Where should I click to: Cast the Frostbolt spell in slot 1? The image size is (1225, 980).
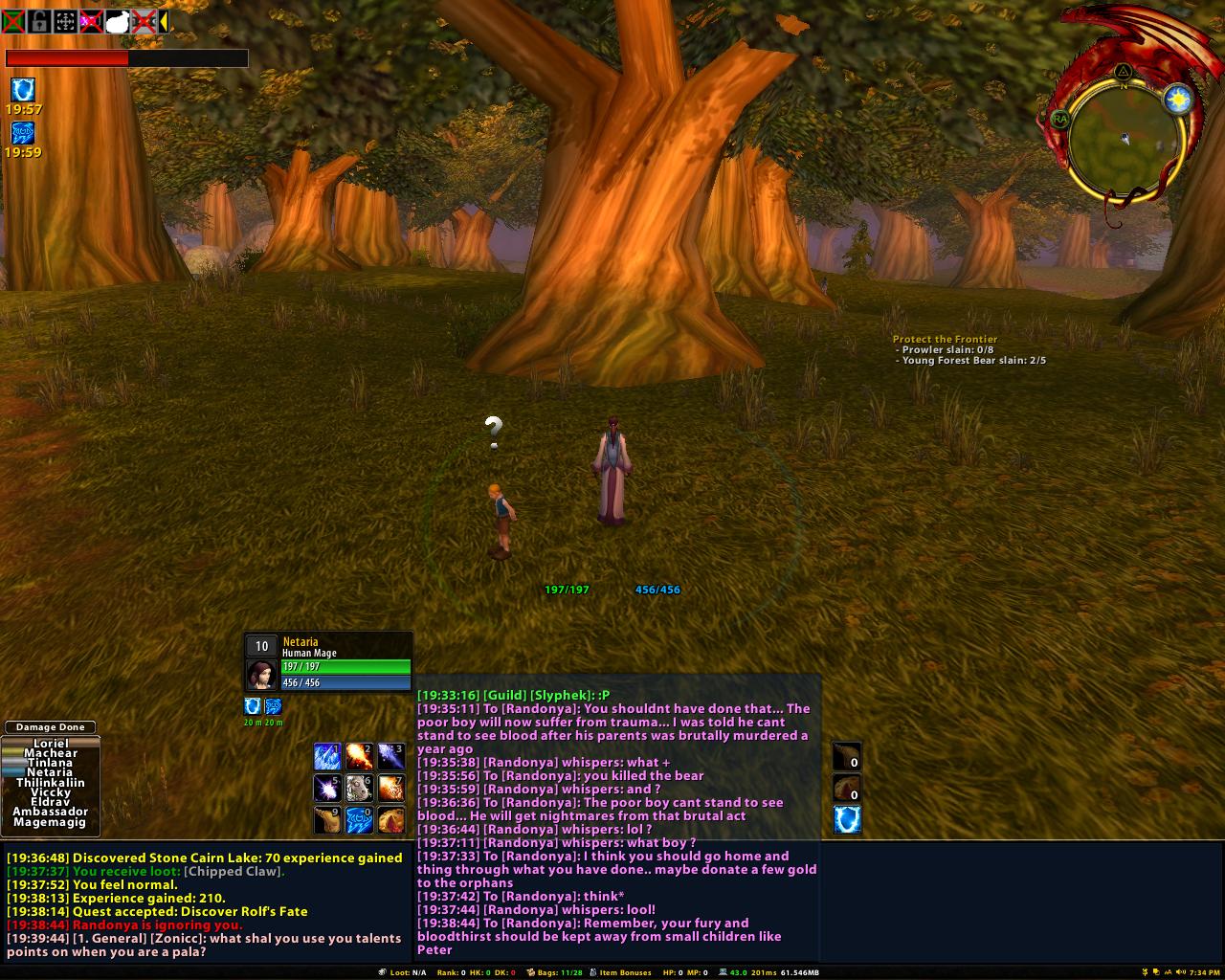(x=327, y=756)
